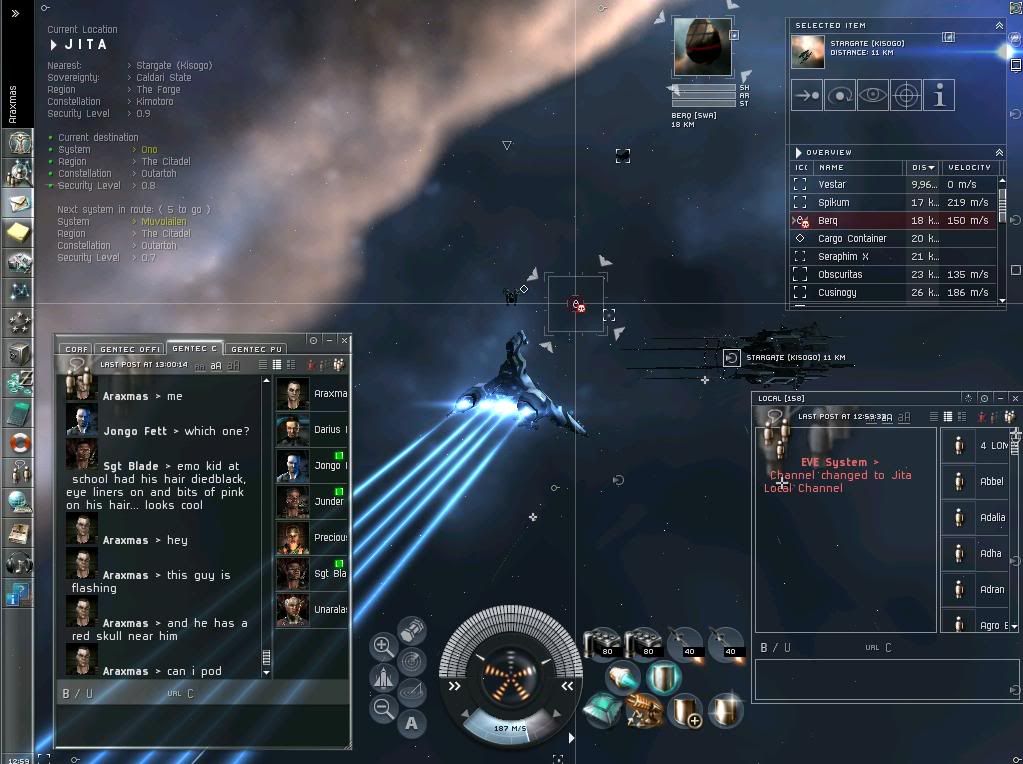Collapse the Selected Item panel

[999, 26]
